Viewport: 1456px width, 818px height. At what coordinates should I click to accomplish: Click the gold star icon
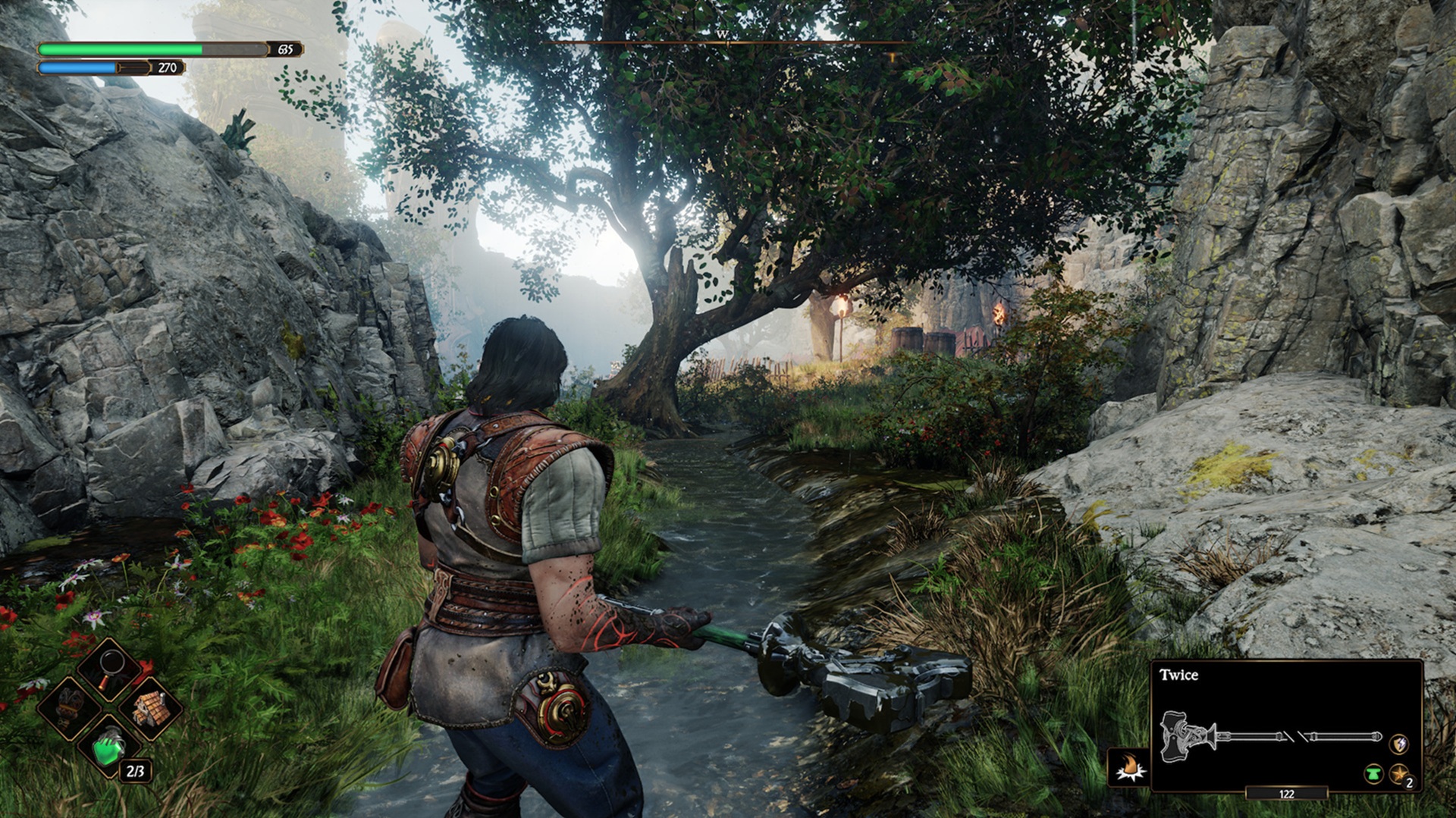pyautogui.click(x=1398, y=774)
